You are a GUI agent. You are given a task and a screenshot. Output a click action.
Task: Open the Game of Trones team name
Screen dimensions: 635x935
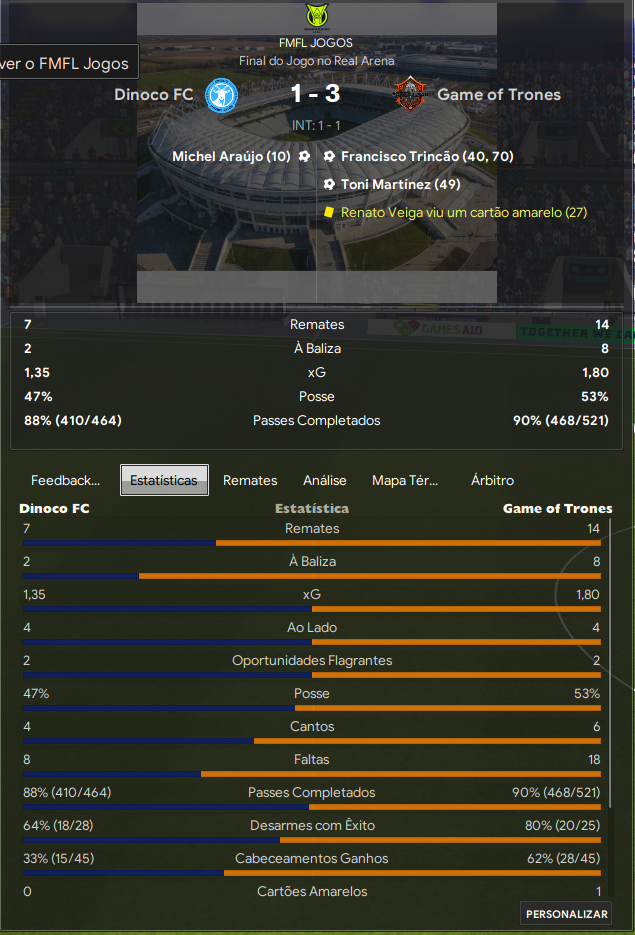[x=499, y=95]
